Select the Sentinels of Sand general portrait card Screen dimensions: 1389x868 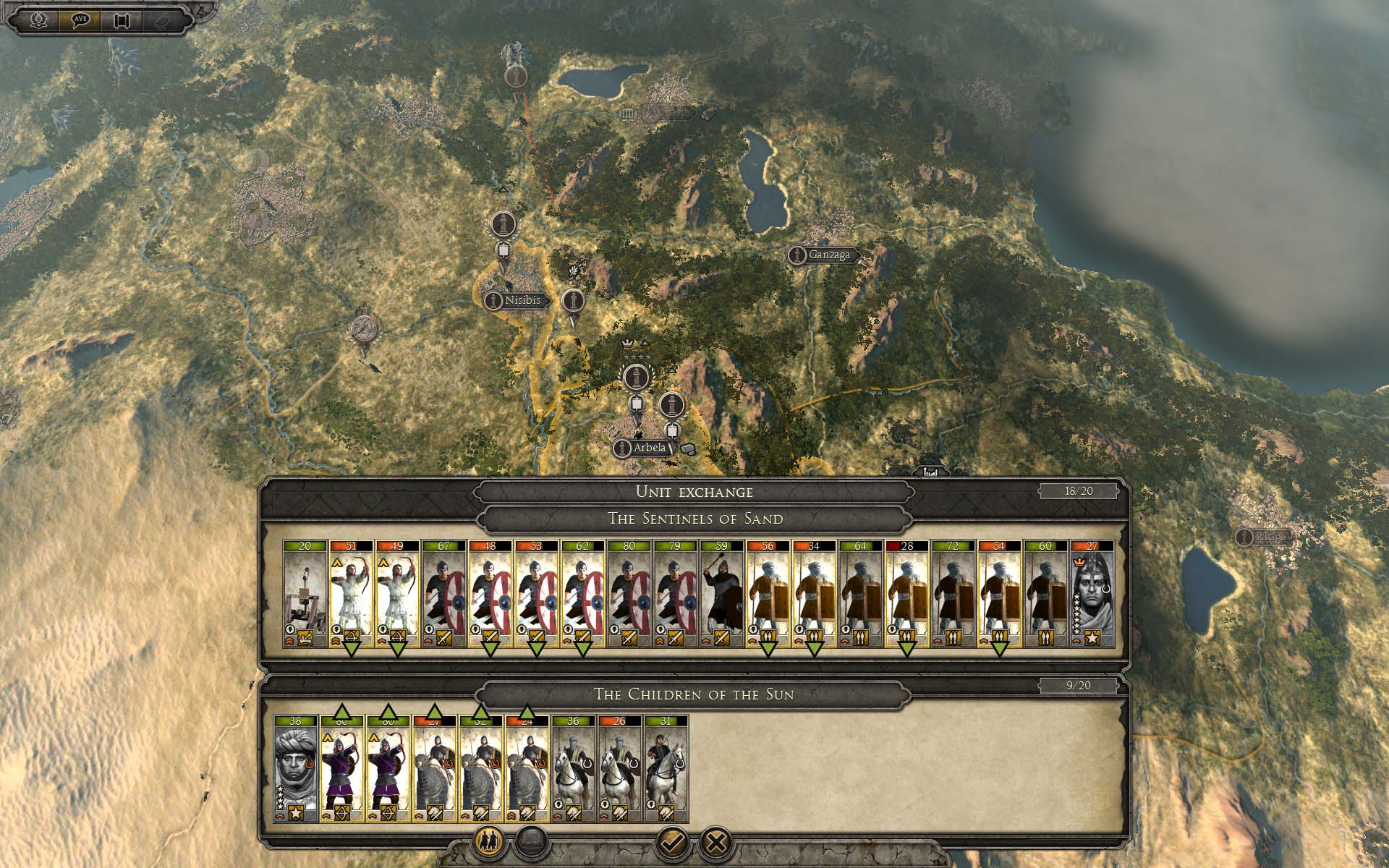click(1092, 595)
